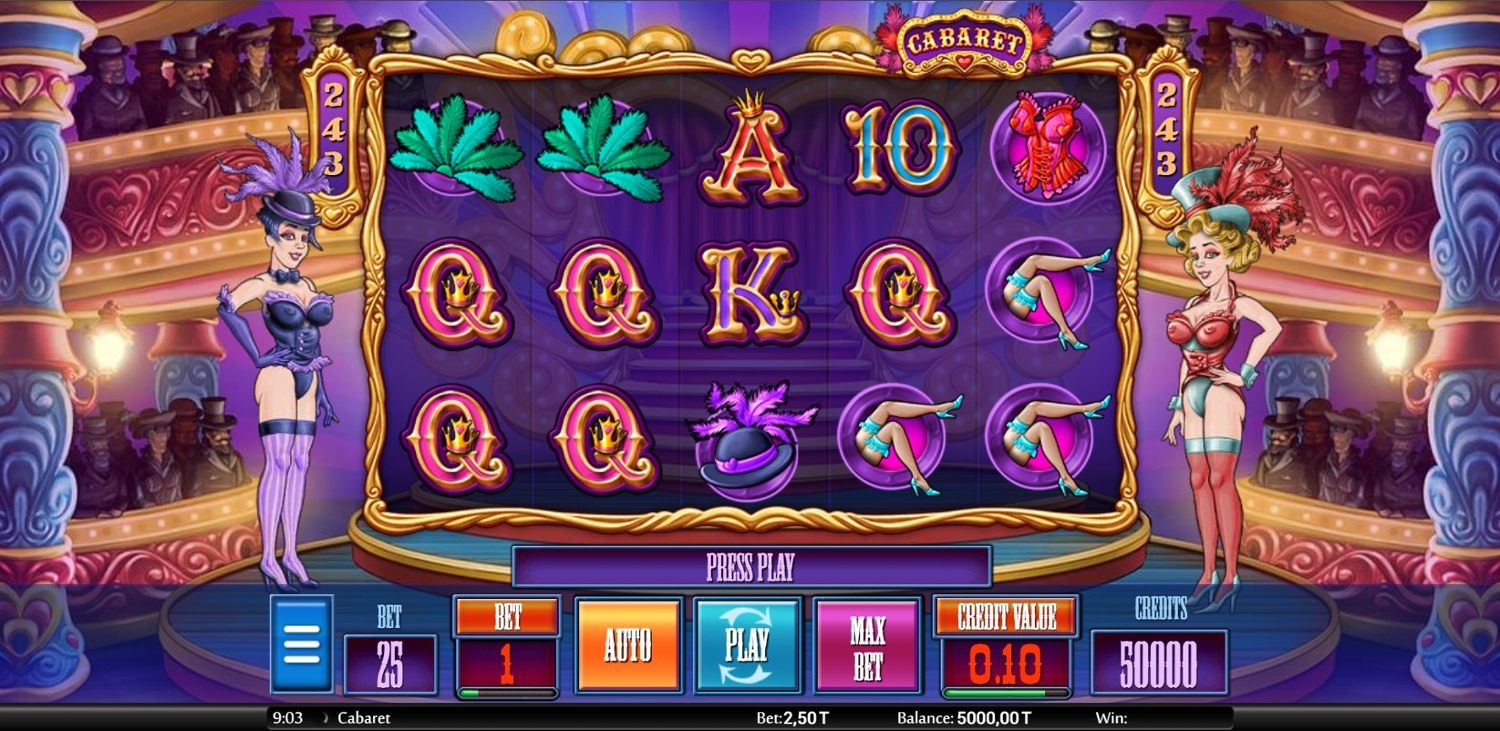Activate Auto spin mode

pos(628,645)
